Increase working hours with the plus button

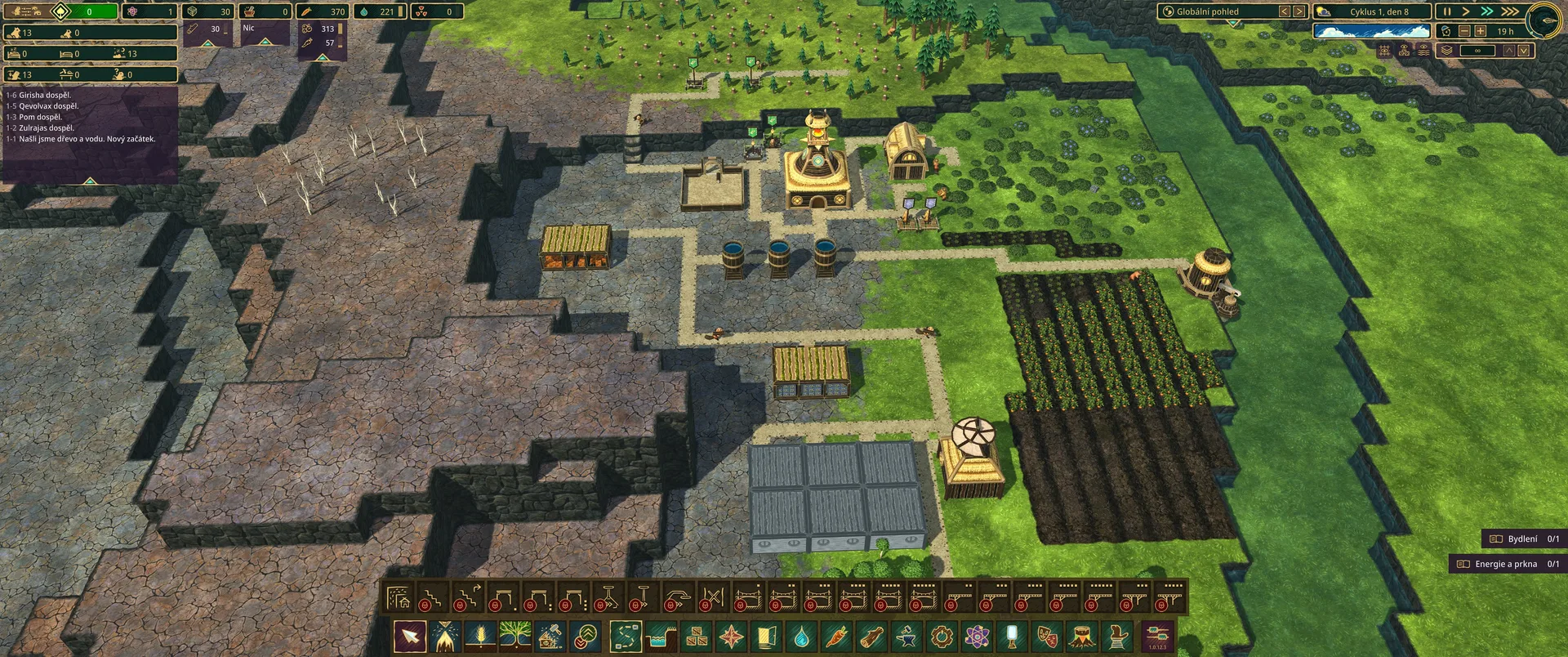[1480, 31]
